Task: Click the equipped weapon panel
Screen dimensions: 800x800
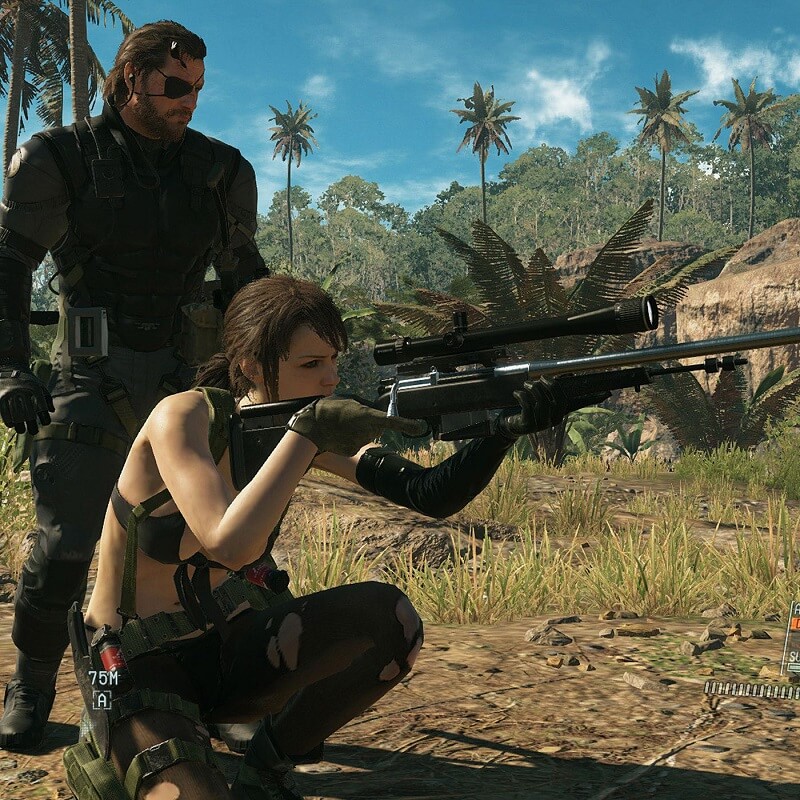Action: click(x=790, y=638)
